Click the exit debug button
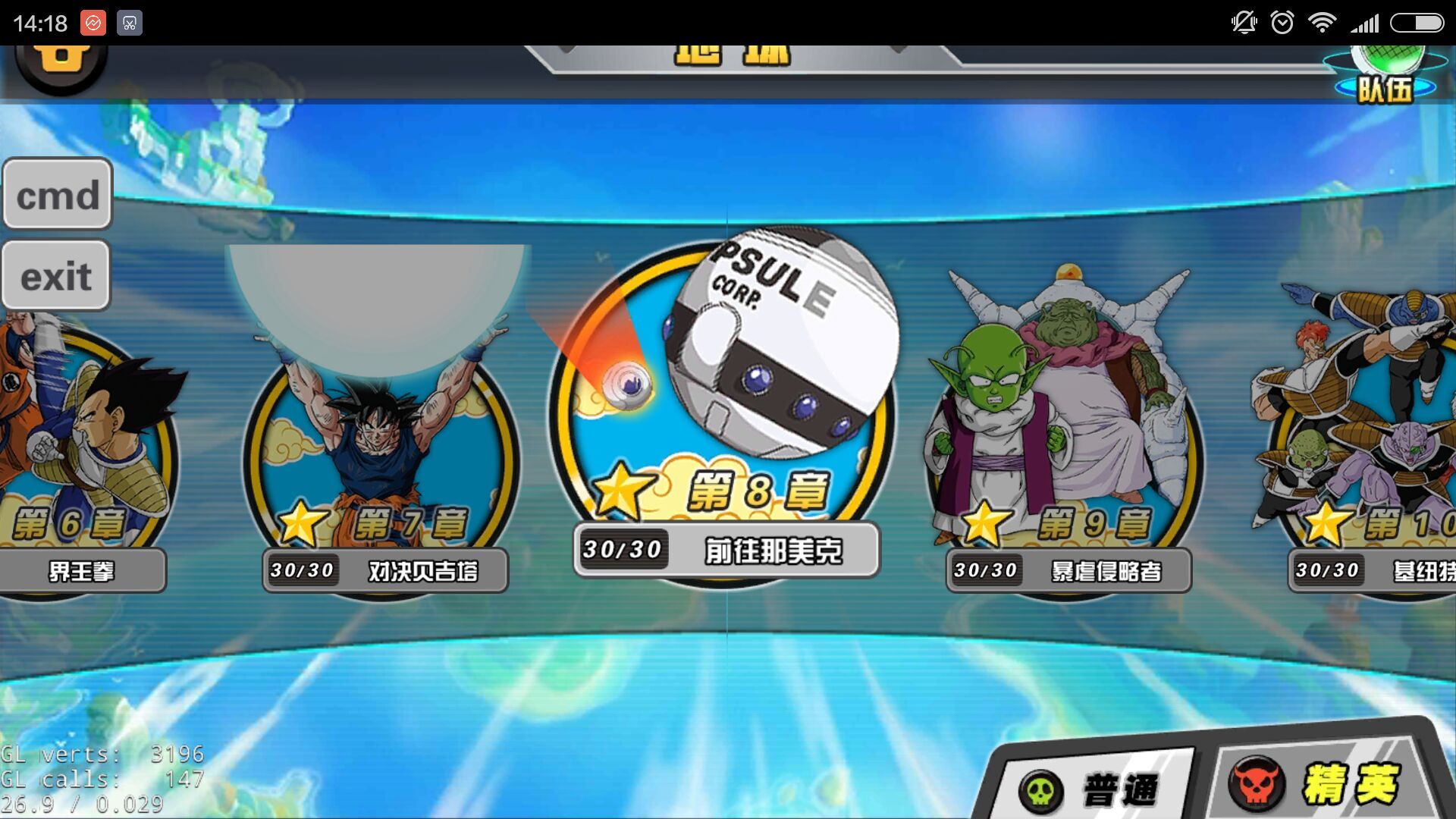 tap(56, 275)
